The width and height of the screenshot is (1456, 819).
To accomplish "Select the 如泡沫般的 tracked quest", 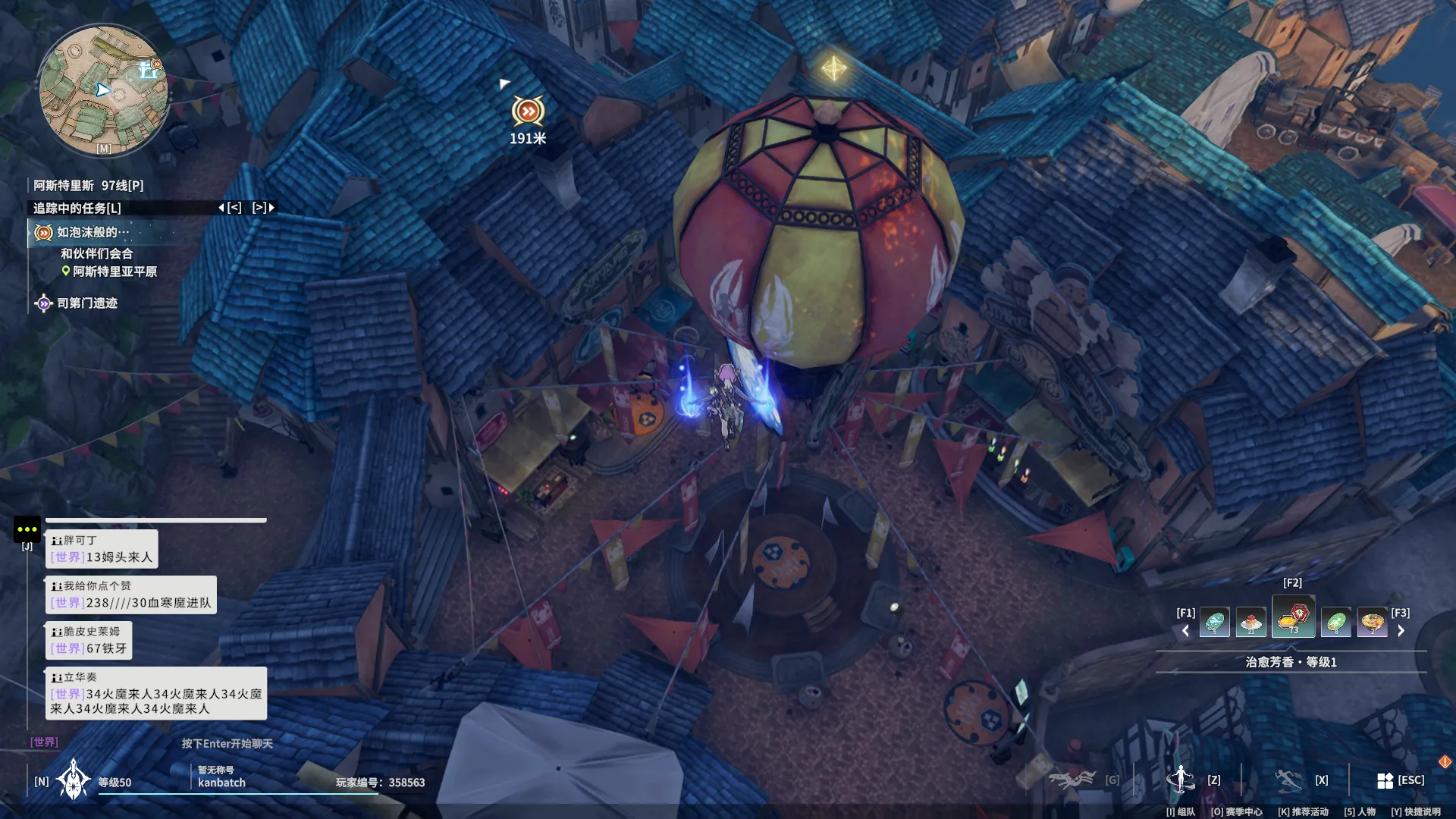I will [x=92, y=233].
